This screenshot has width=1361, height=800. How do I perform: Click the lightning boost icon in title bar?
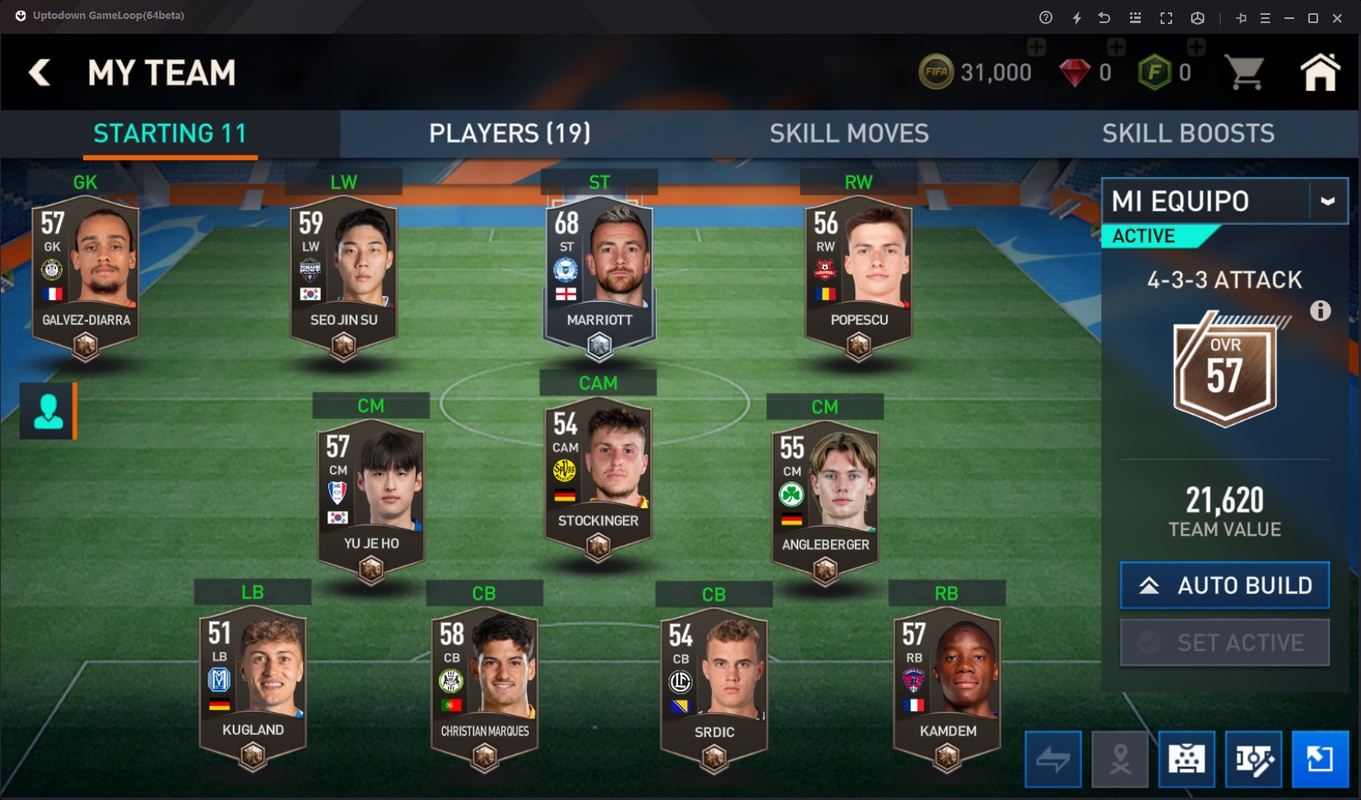(x=1077, y=17)
